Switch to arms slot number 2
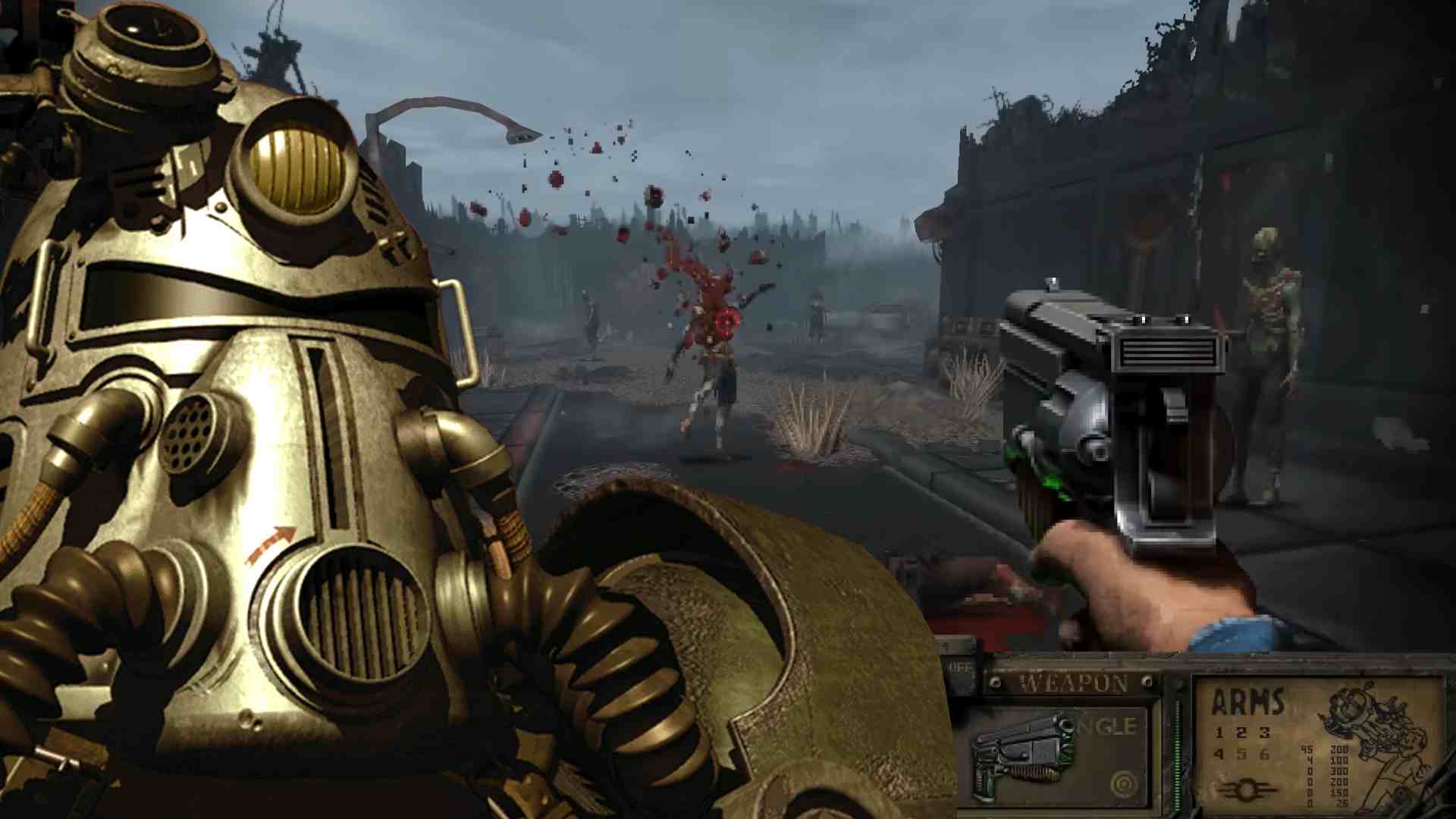Screen dimensions: 1456x819 click(1241, 733)
